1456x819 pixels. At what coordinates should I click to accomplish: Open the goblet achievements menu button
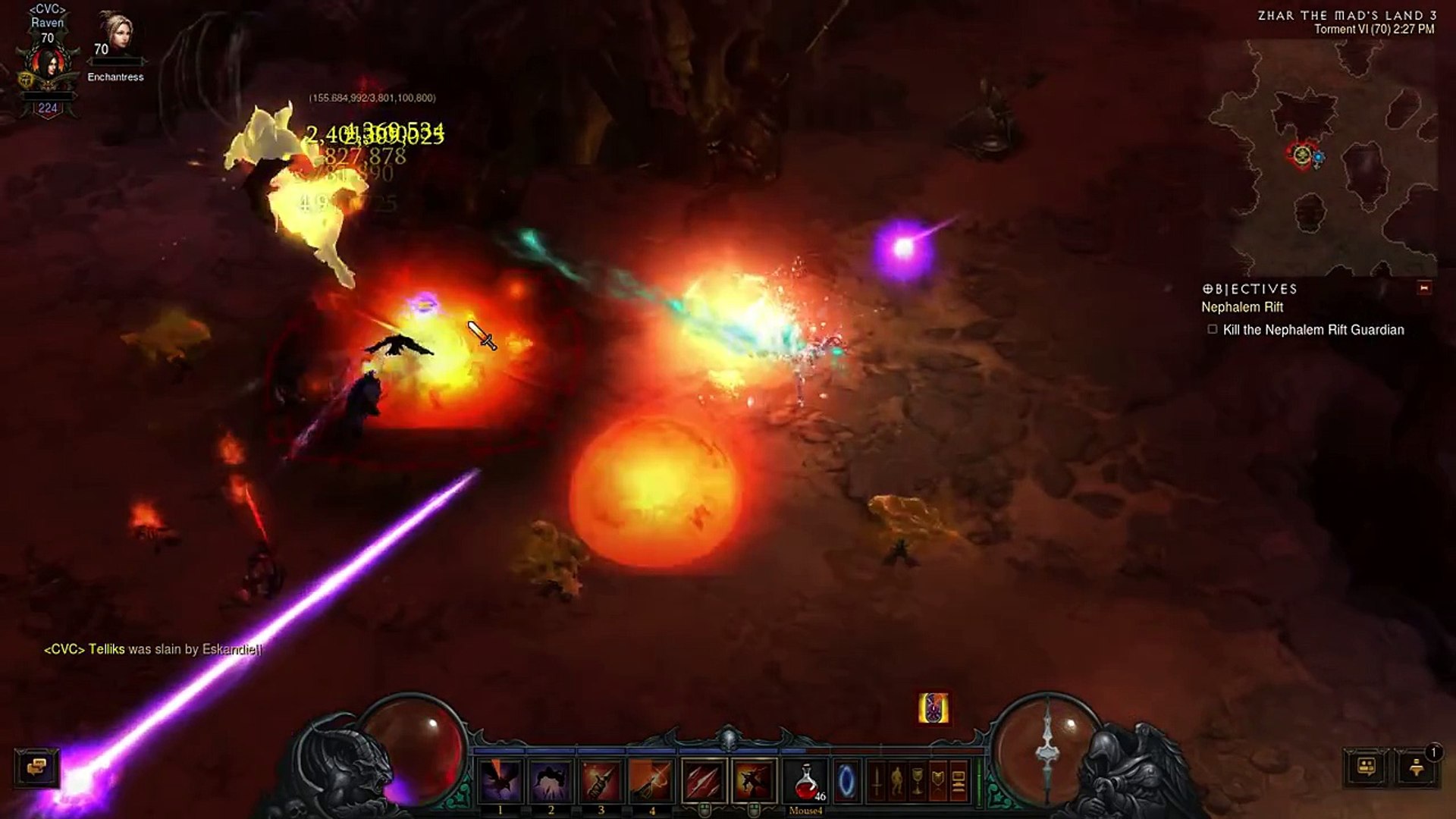(918, 781)
